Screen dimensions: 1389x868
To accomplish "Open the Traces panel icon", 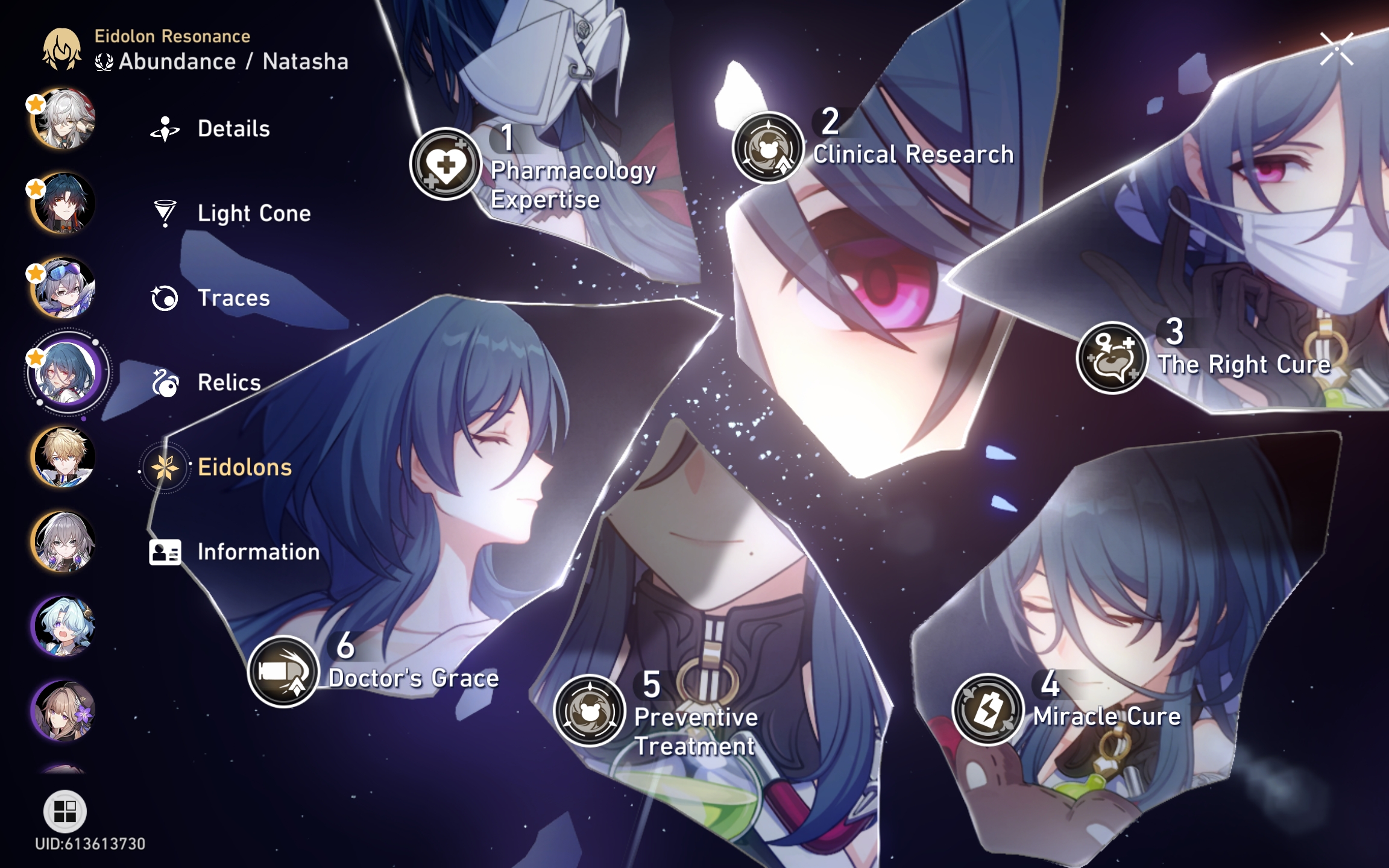I will (x=164, y=297).
